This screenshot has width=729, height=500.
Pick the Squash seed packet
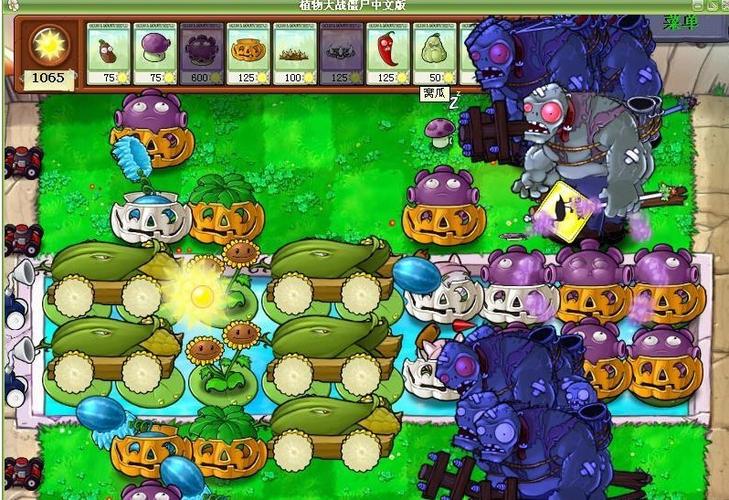pyautogui.click(x=433, y=54)
